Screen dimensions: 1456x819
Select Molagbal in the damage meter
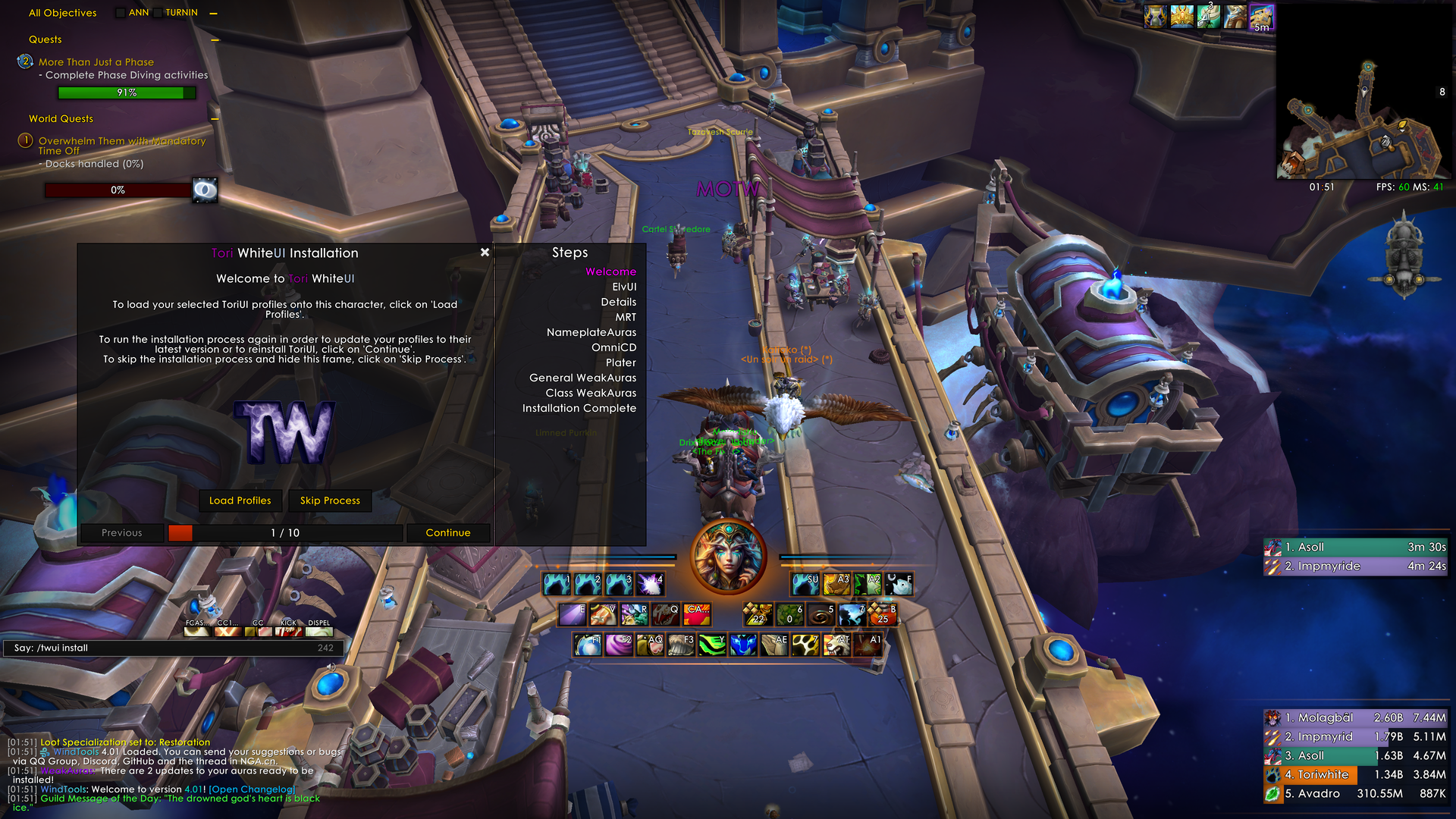tap(1325, 718)
